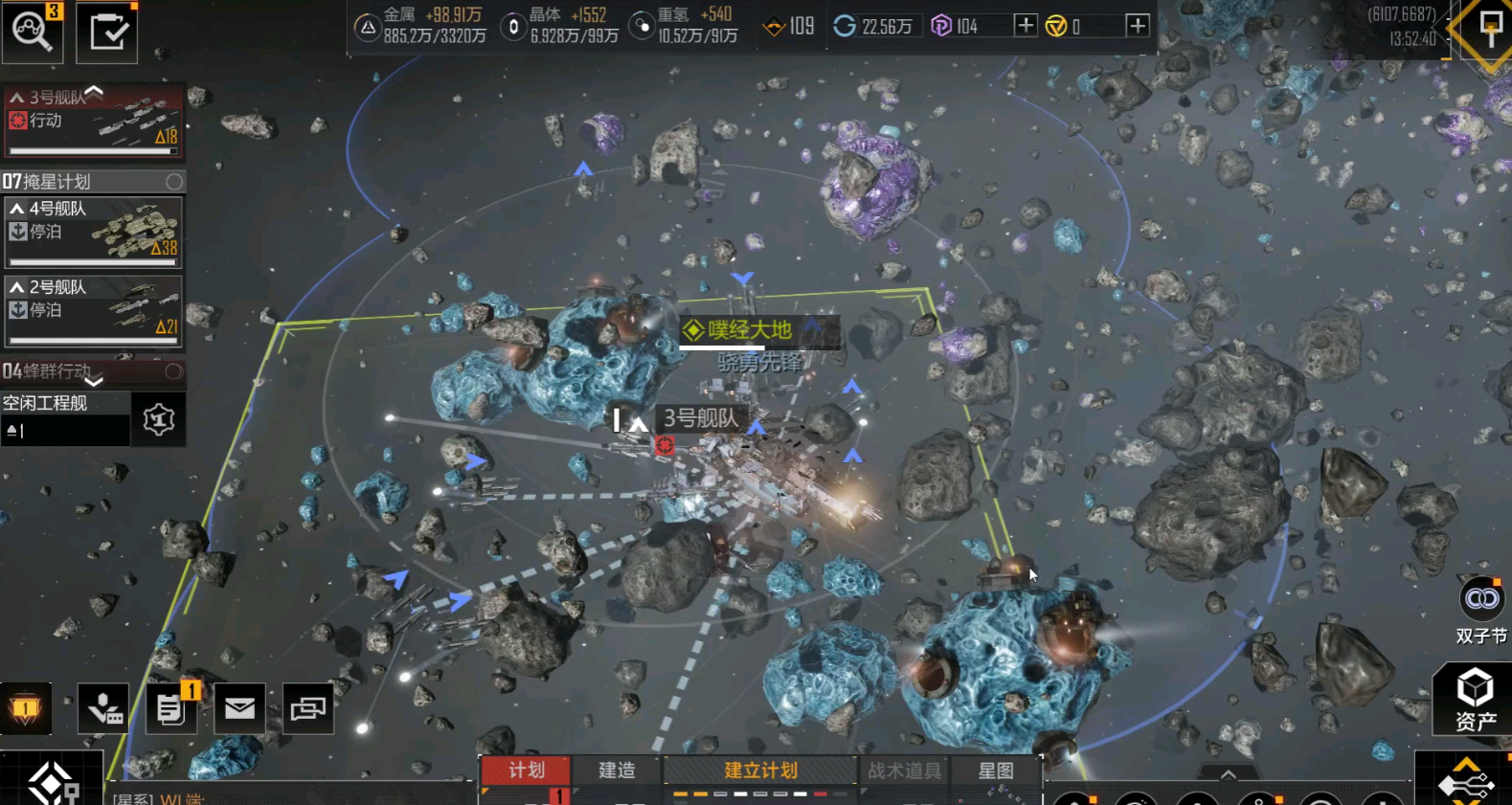Viewport: 1512px width, 805px height.
Task: Open the [星系] WL chat message
Action: coord(163,797)
